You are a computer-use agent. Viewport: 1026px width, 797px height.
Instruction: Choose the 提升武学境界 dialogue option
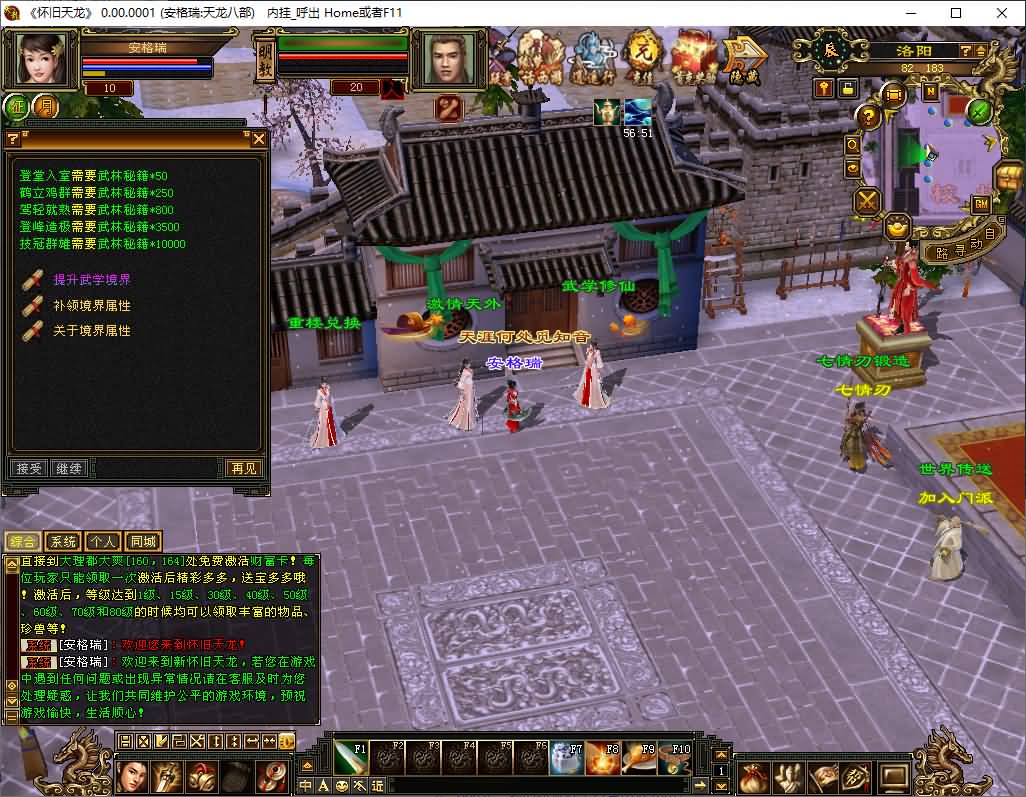coord(91,280)
